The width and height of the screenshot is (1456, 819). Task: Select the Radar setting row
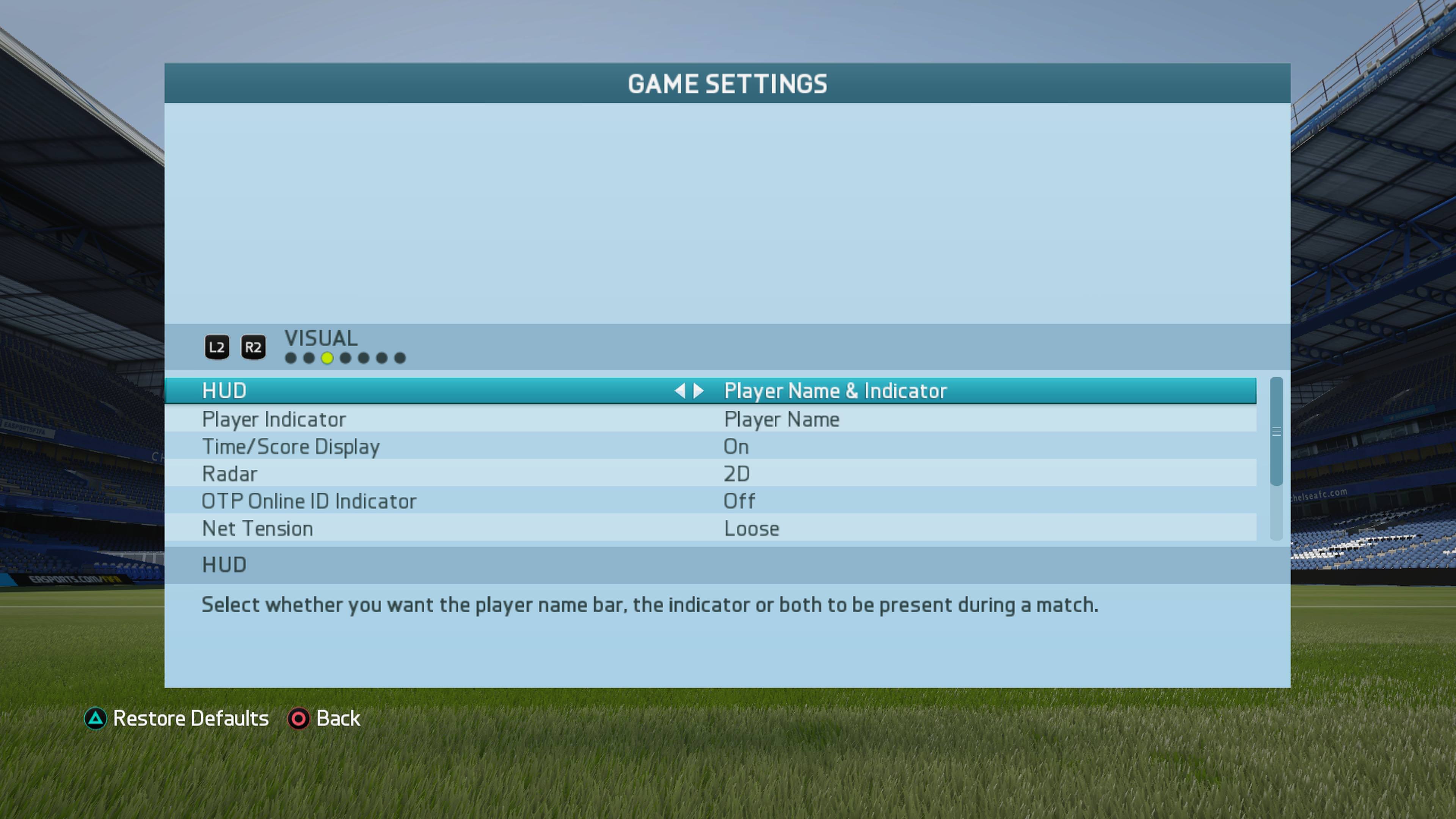coord(710,474)
